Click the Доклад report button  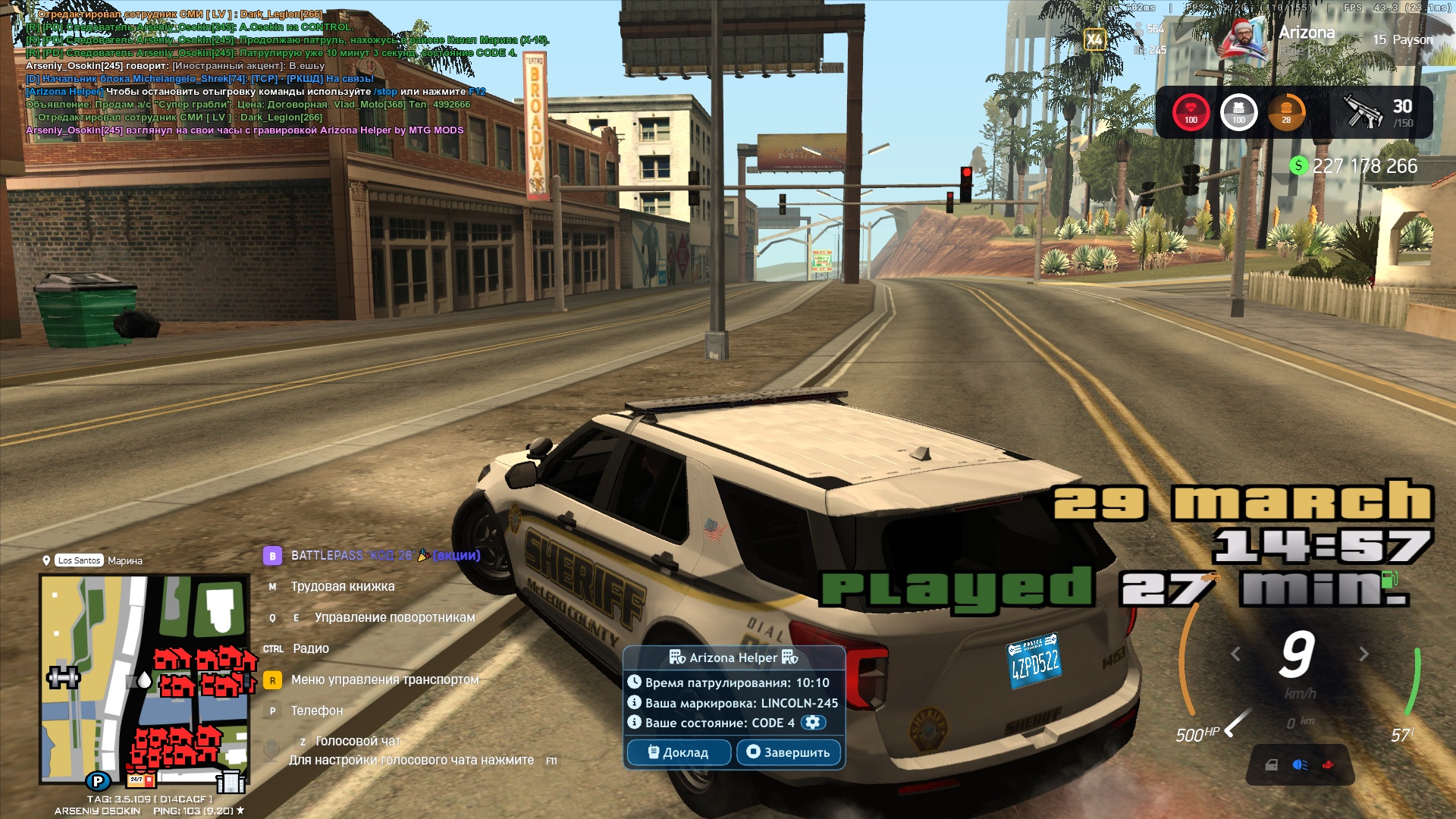(x=679, y=752)
